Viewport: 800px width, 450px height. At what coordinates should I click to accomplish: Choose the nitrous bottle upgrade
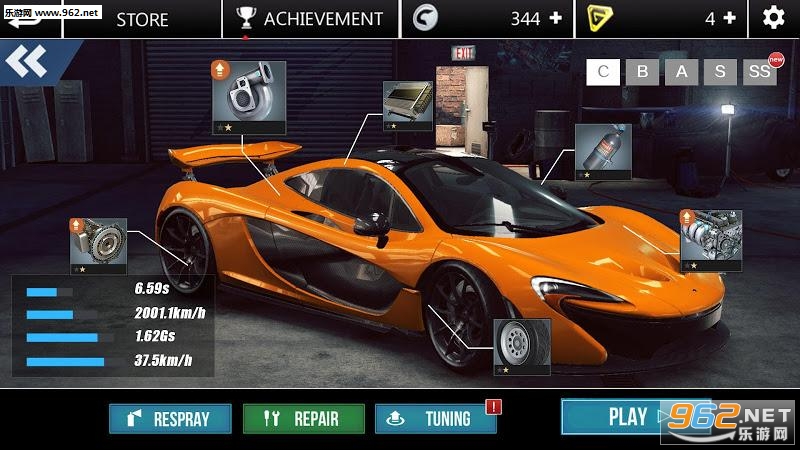pos(603,152)
